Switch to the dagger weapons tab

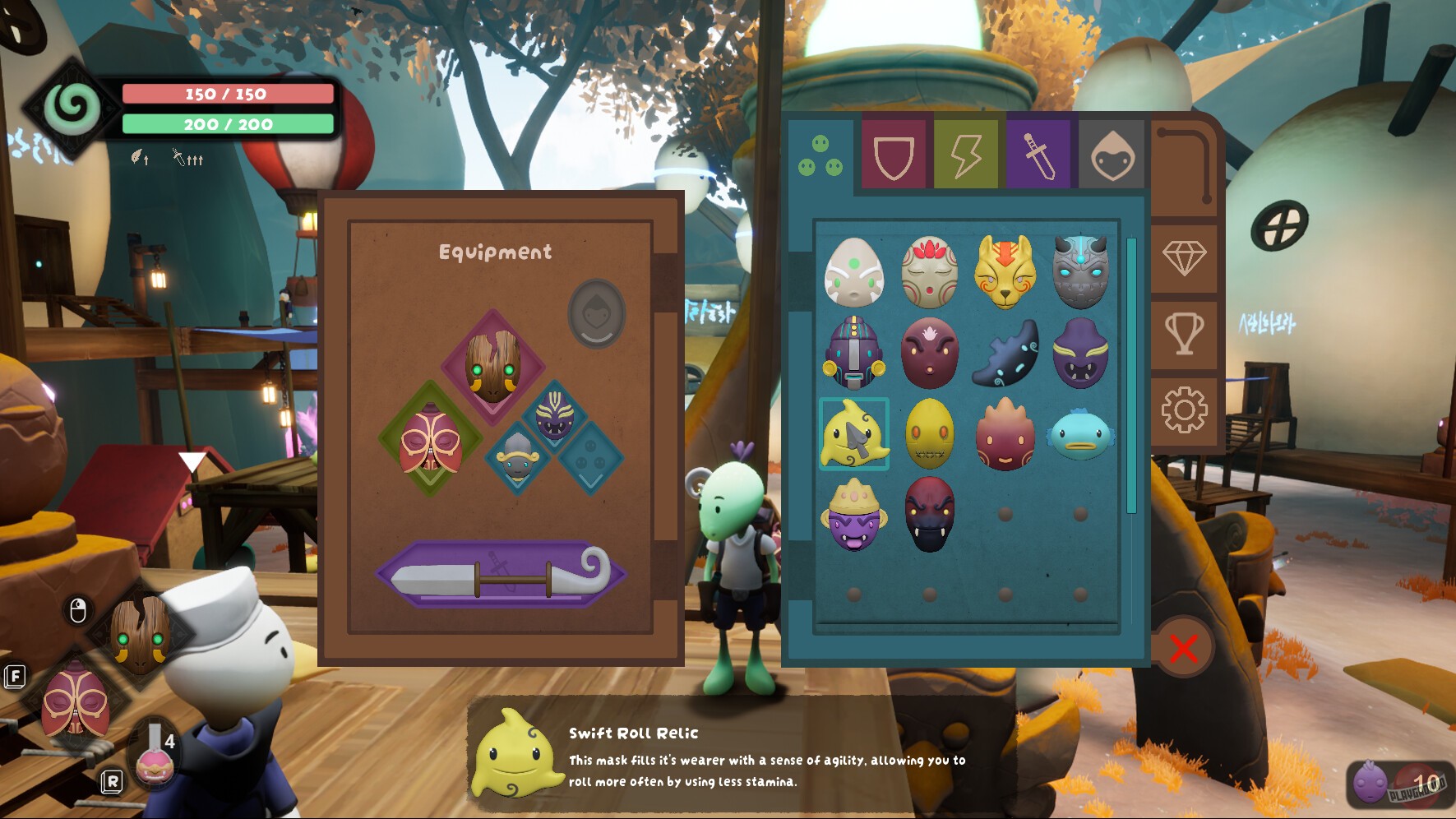tap(1038, 155)
